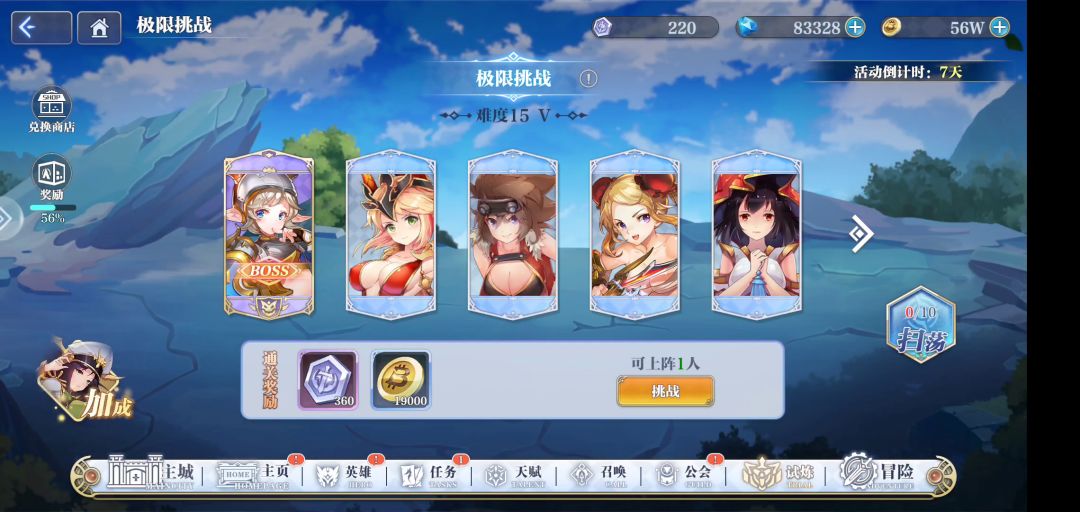
Task: Return to home via house icon
Action: 99,28
